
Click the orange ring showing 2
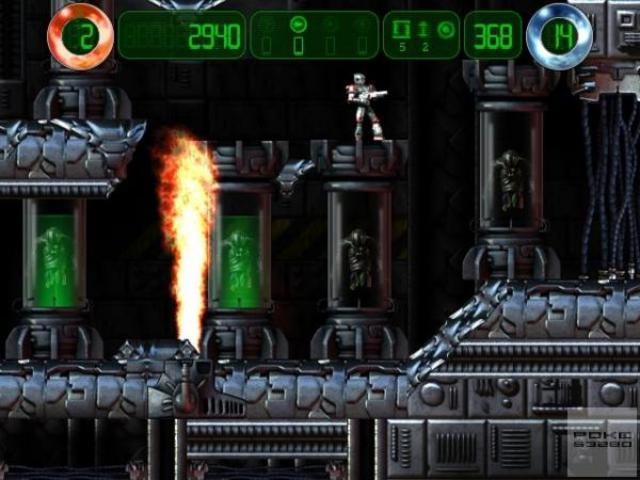[x=79, y=36]
